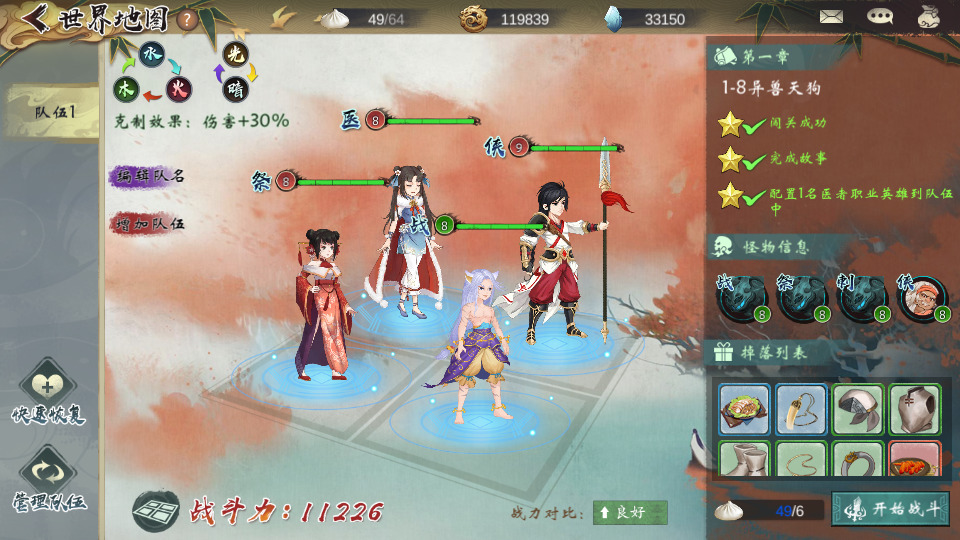Start the battle with 开始战斗
This screenshot has width=960, height=540.
(x=891, y=509)
